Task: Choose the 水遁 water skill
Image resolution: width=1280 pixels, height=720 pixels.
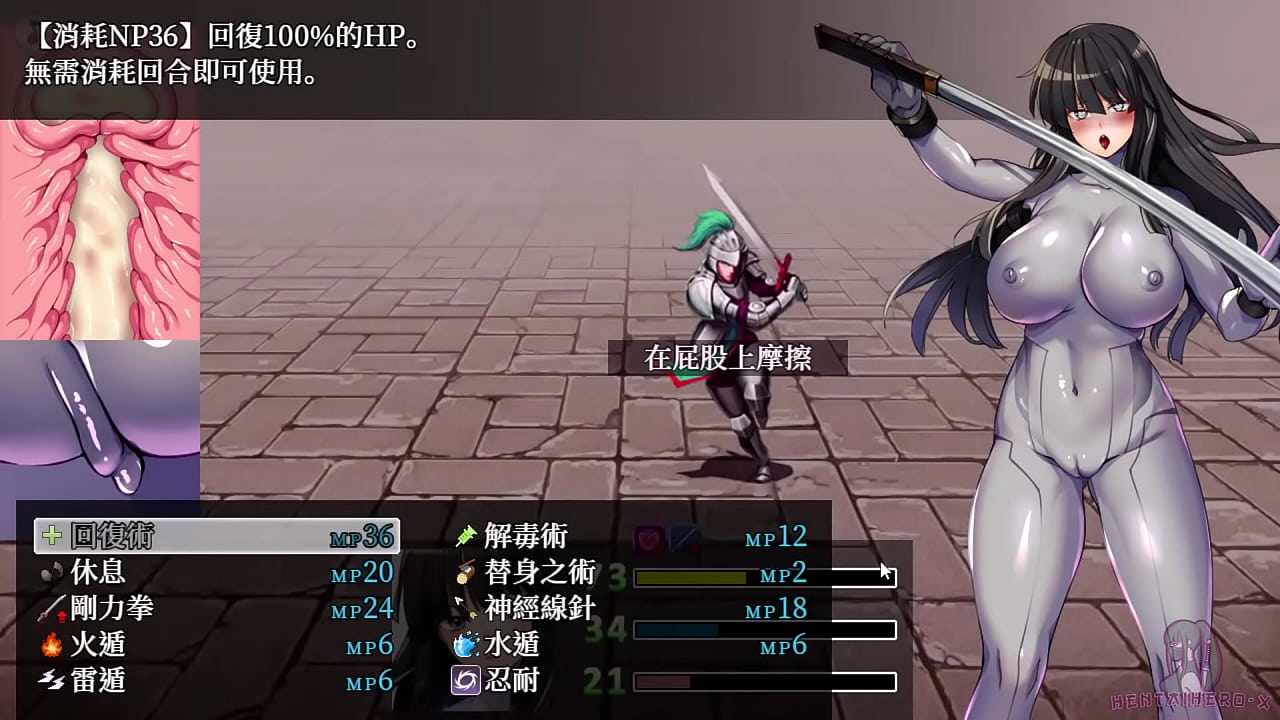Action: 630,645
